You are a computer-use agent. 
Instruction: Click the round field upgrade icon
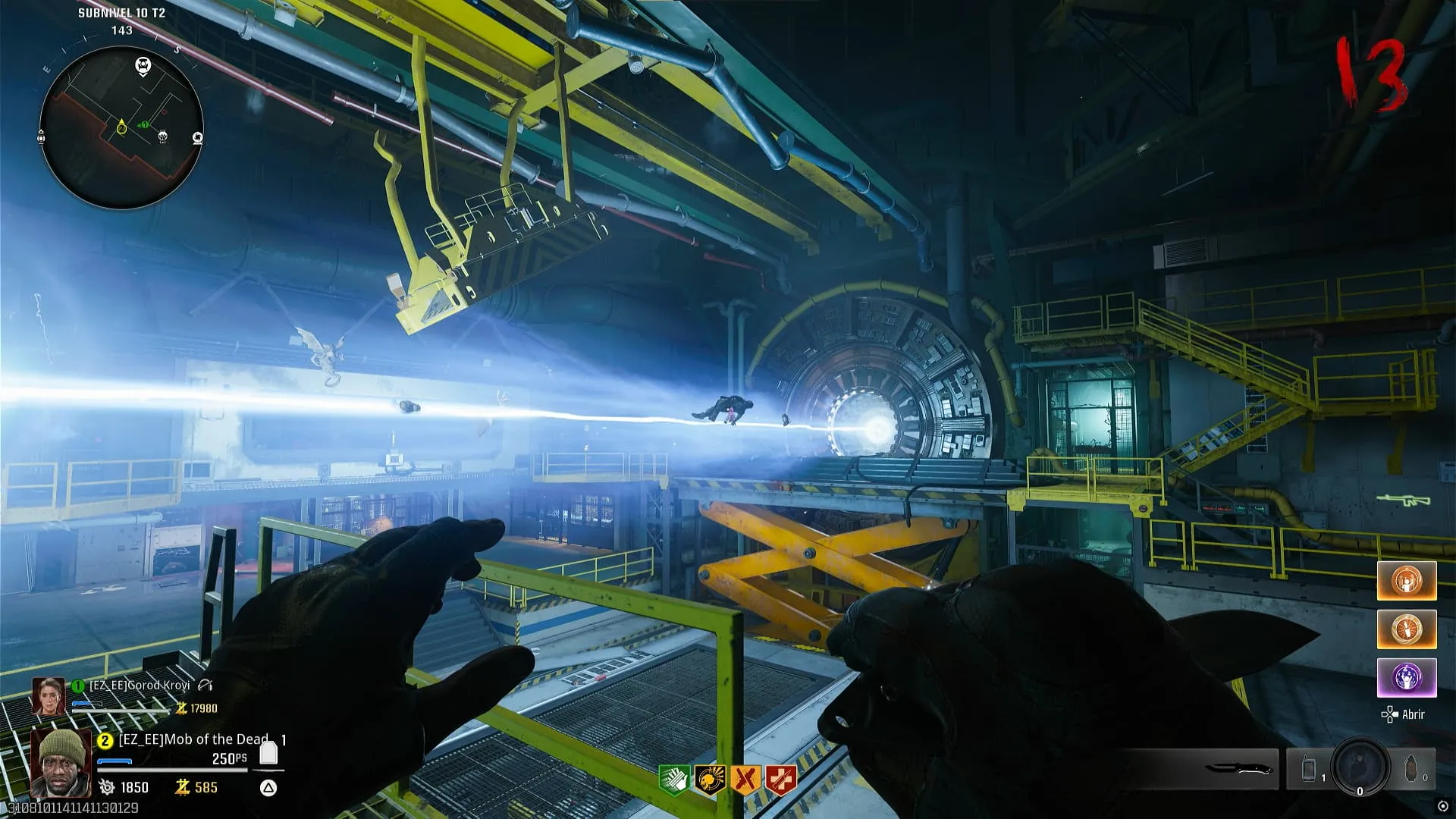[x=1360, y=767]
